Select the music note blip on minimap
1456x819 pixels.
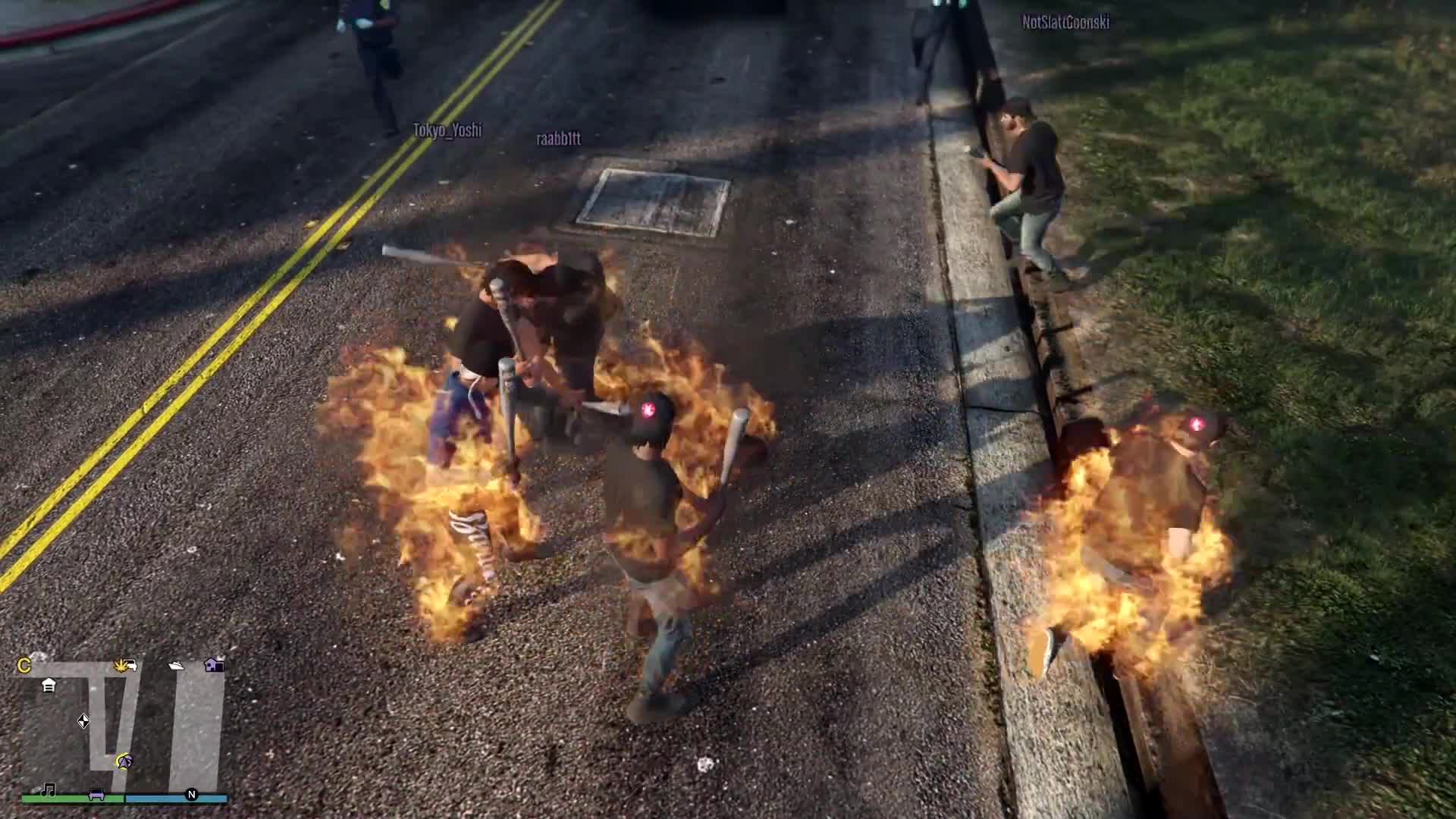click(x=49, y=791)
